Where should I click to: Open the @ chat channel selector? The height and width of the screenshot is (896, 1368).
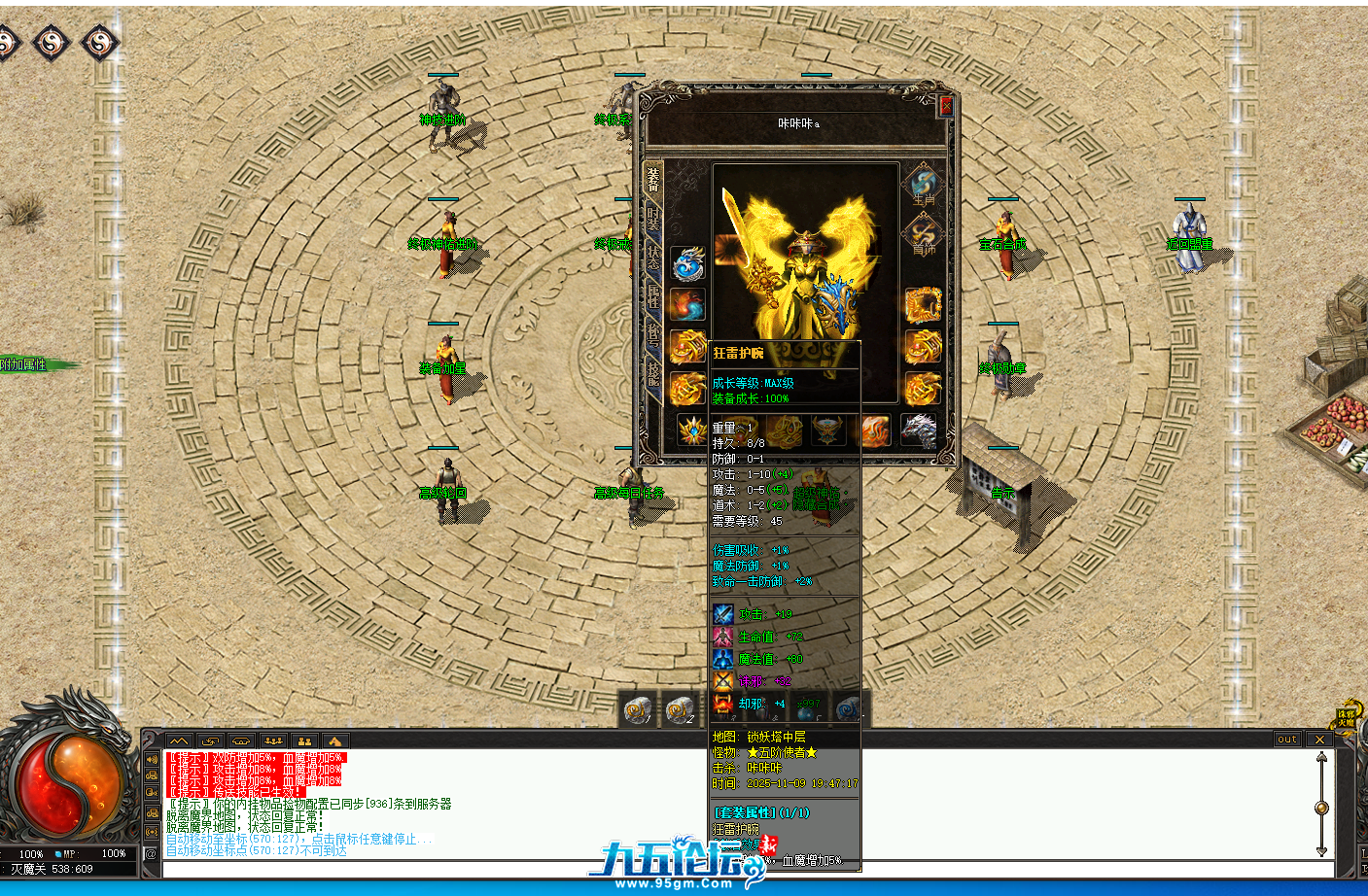(x=153, y=851)
